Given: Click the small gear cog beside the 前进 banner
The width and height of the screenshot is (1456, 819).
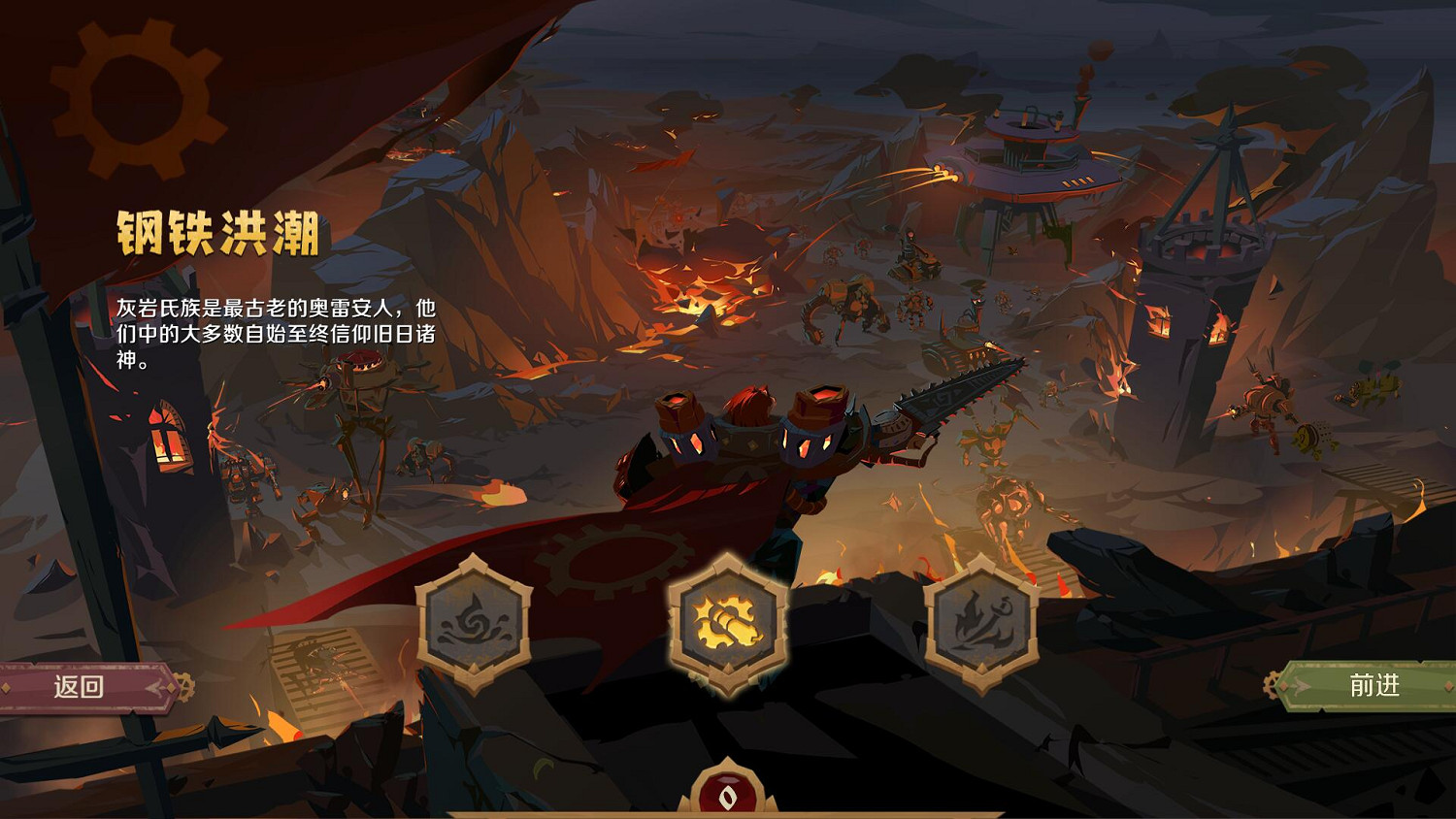Looking at the screenshot, I should coord(1271,685).
